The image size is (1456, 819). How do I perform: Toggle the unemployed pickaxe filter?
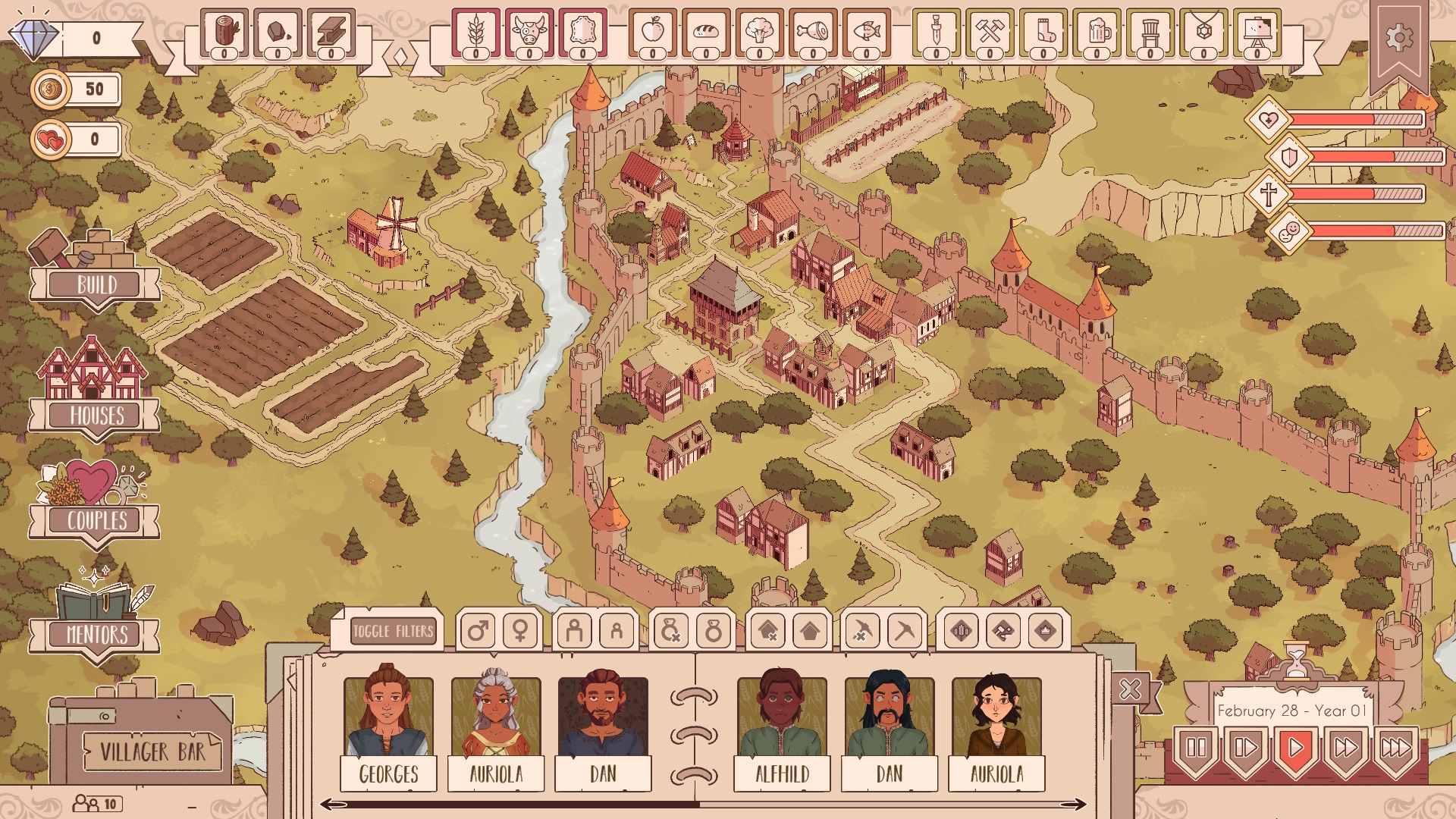[862, 631]
